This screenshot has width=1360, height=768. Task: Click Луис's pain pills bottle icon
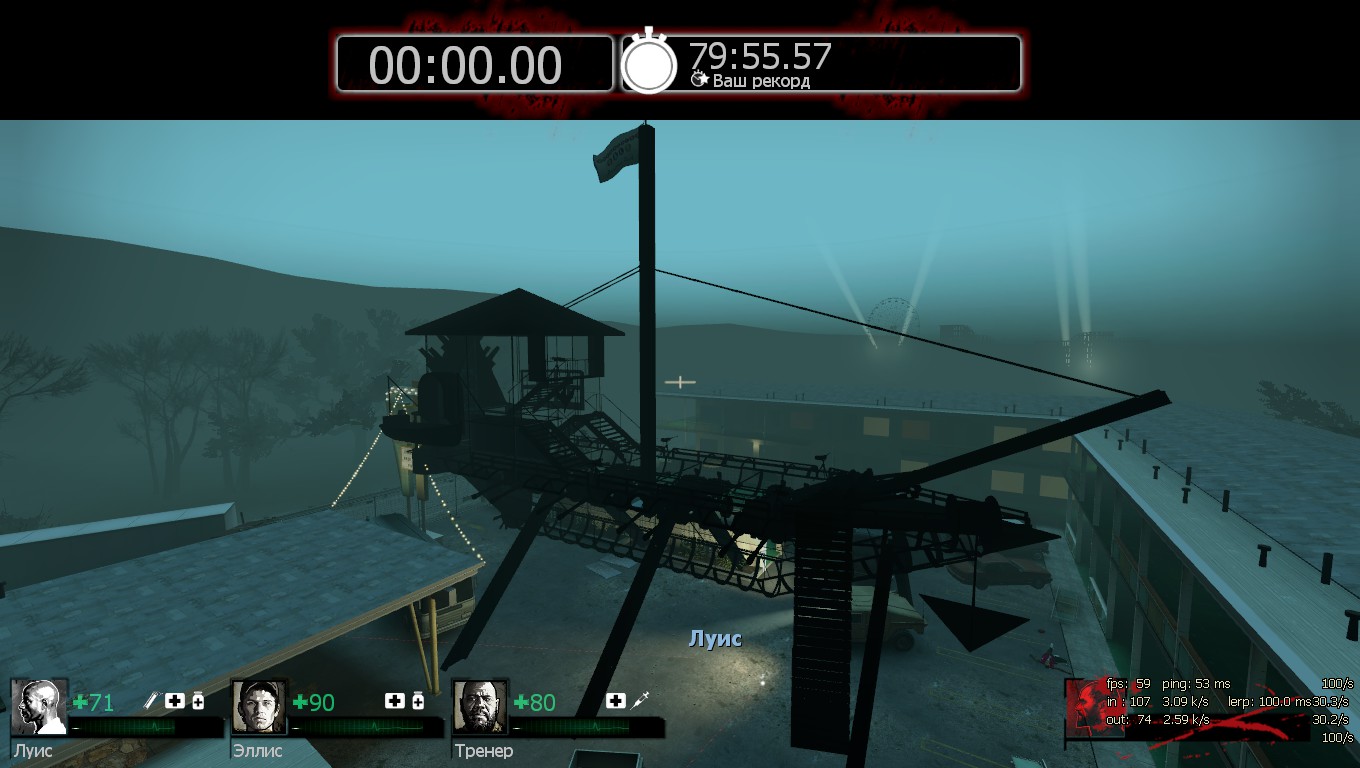coord(198,701)
